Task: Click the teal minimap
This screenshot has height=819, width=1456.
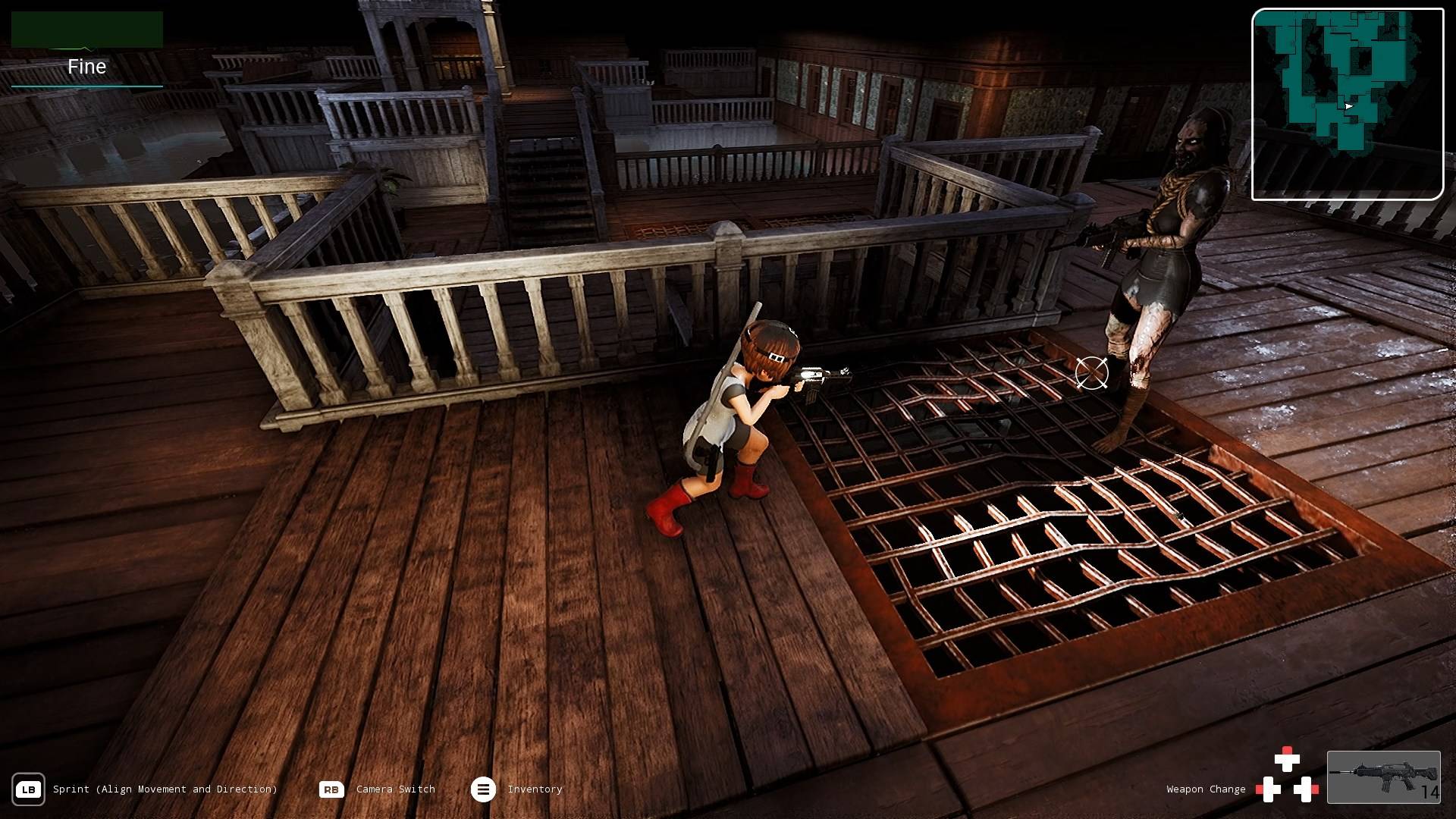Action: click(x=1347, y=104)
